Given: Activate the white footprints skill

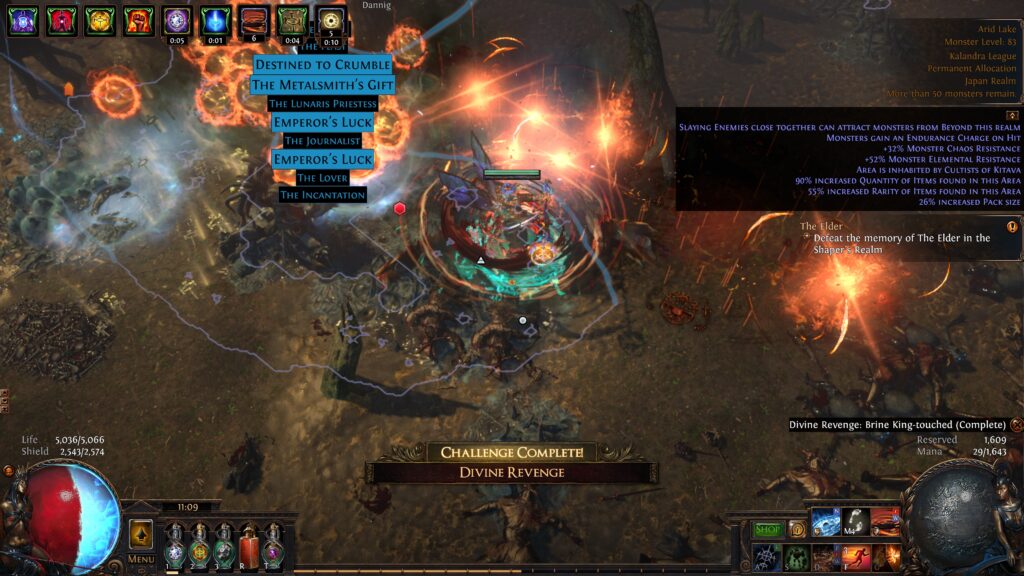Looking at the screenshot, I should [x=855, y=521].
